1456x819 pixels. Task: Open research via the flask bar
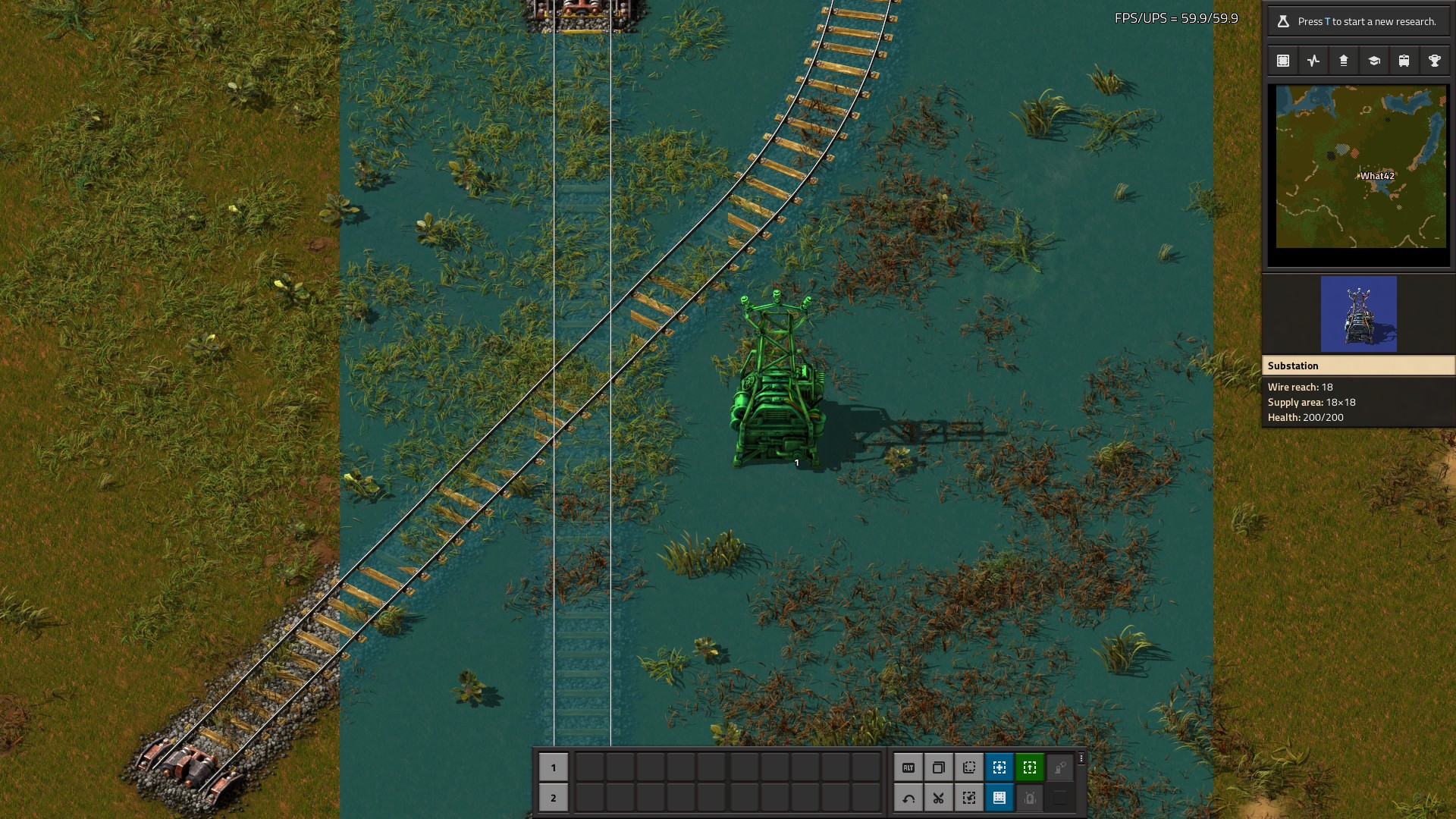[1358, 21]
